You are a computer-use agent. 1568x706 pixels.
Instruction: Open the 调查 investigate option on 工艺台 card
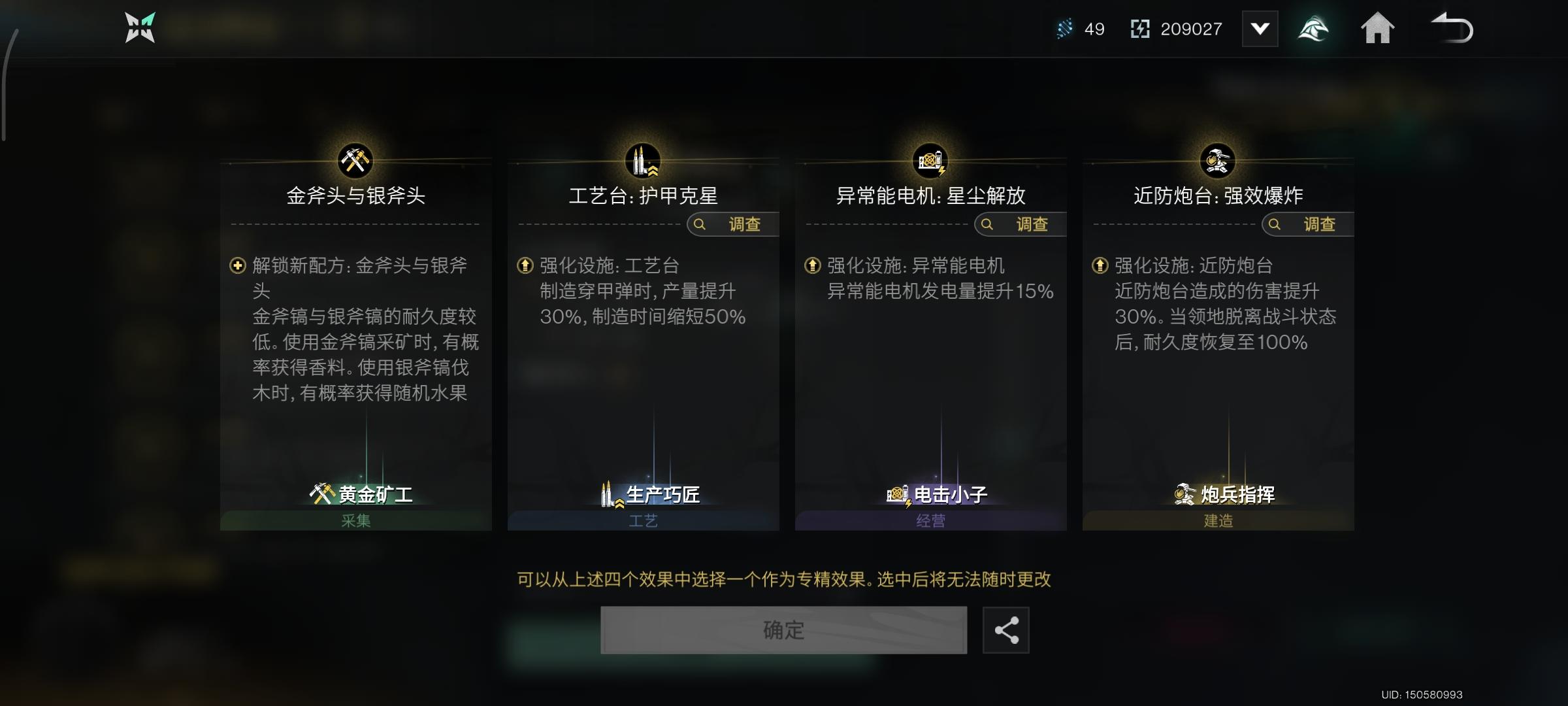[730, 224]
